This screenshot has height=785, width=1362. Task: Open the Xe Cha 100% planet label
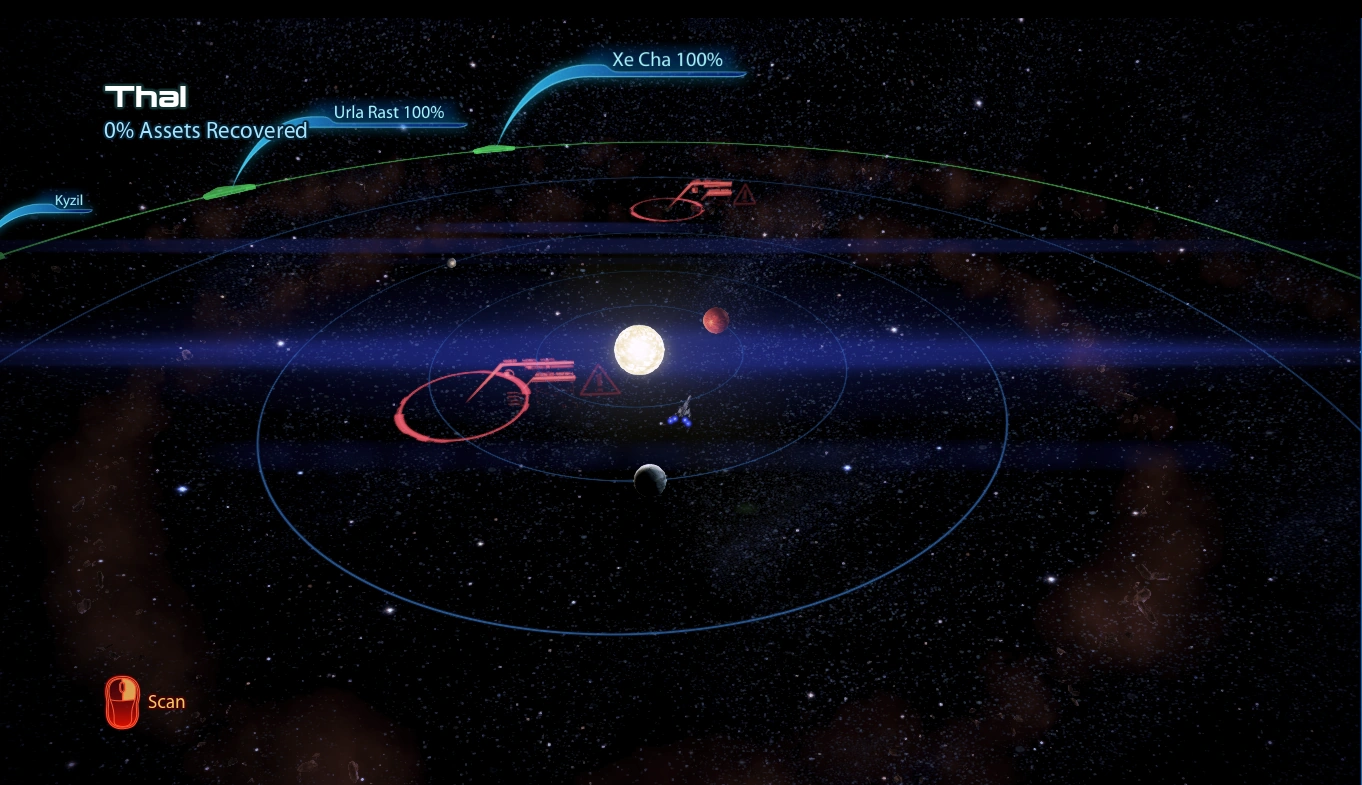coord(666,59)
